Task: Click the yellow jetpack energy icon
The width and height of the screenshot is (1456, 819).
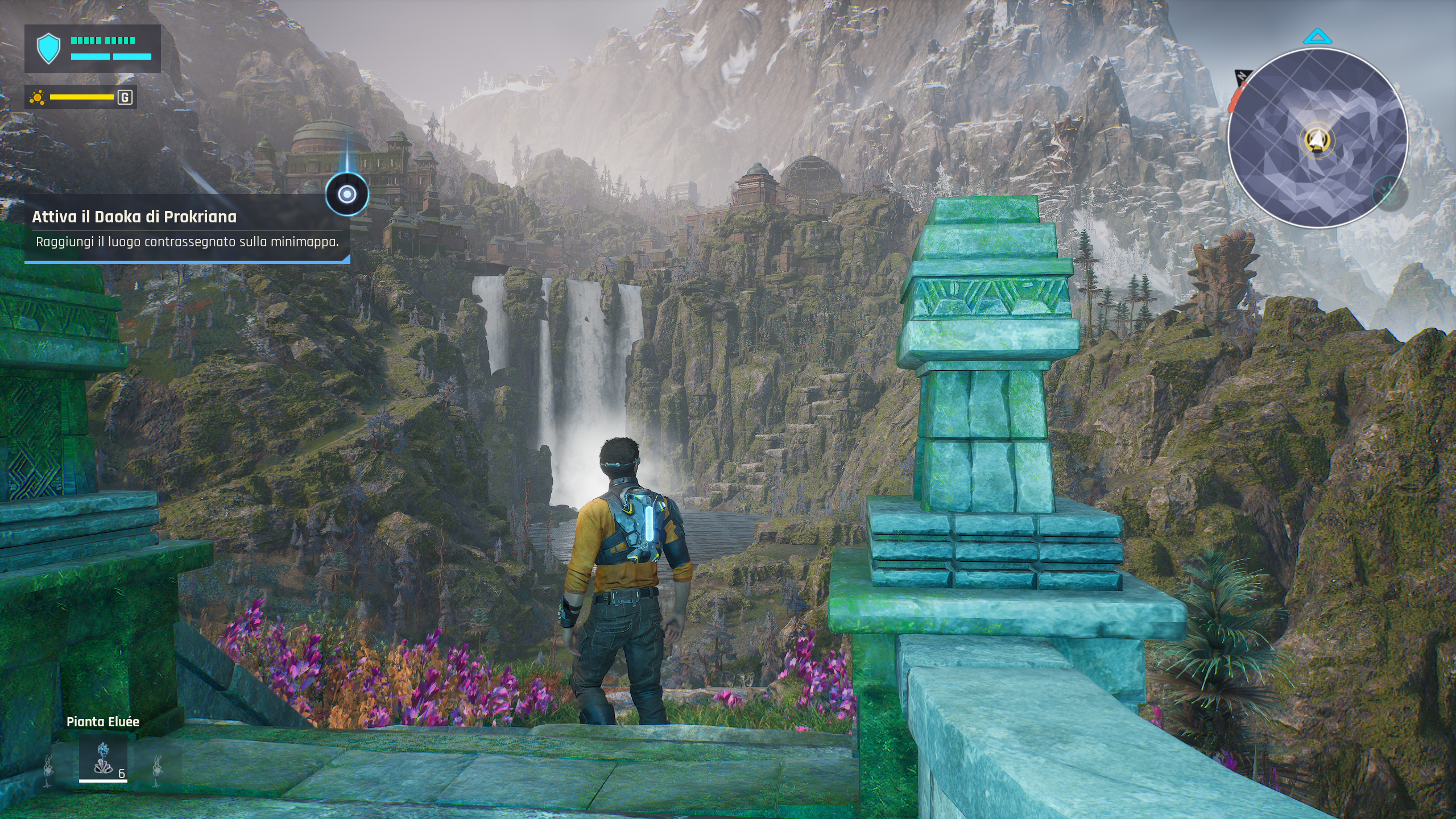Action: point(38,97)
